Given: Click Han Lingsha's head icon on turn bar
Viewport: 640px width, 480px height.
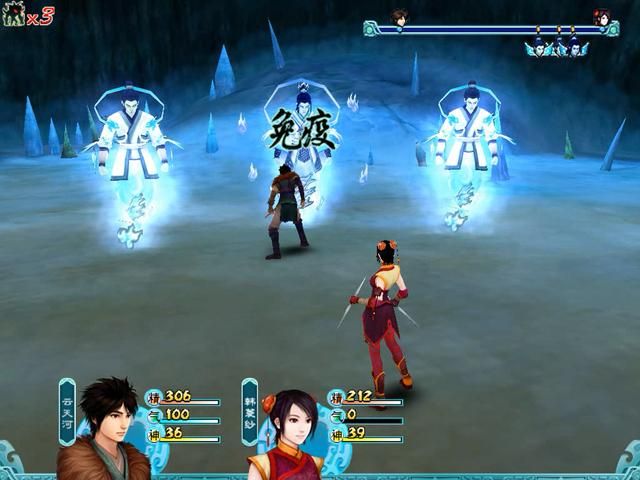Looking at the screenshot, I should [x=601, y=17].
